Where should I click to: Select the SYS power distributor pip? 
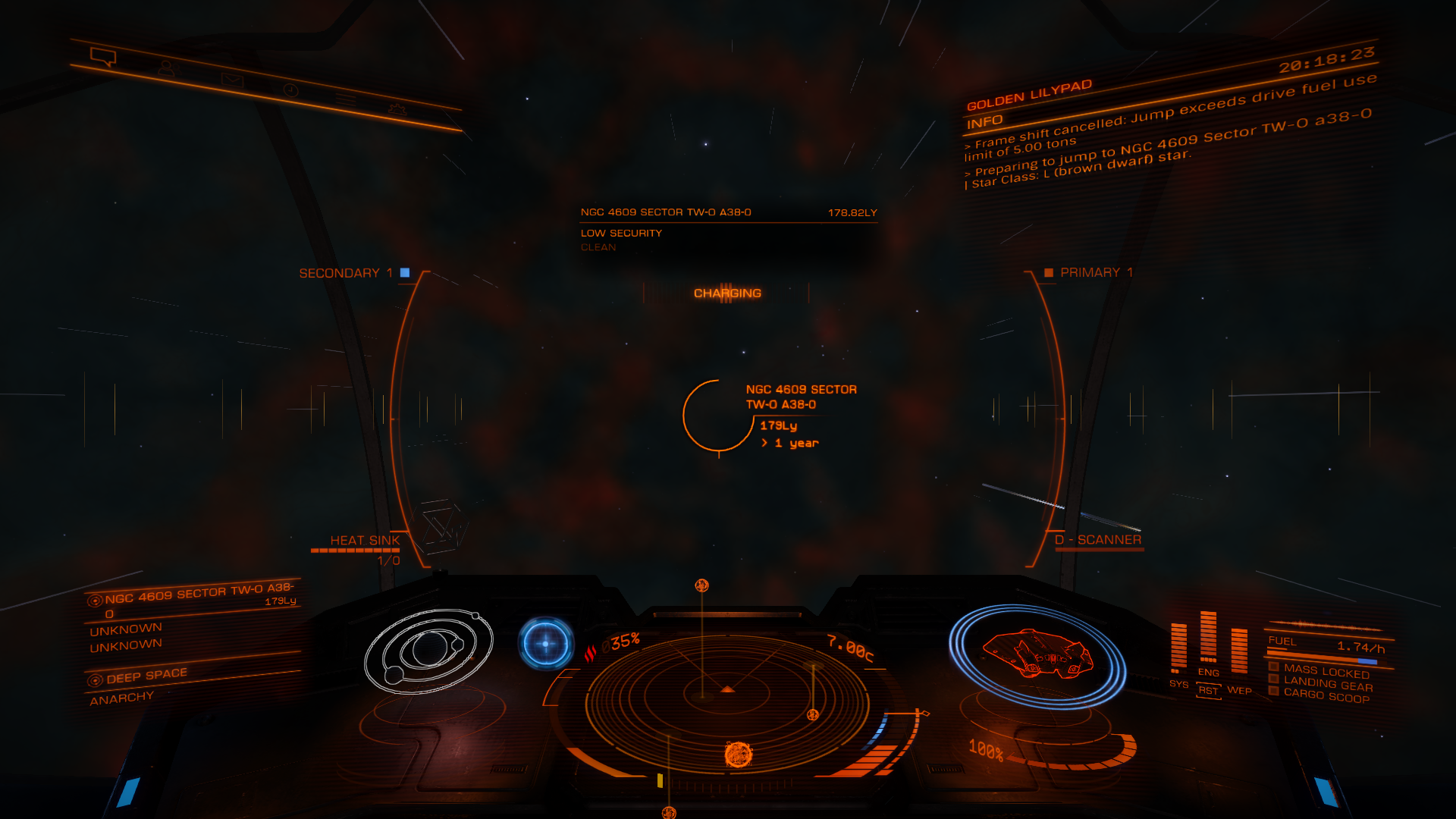click(1178, 684)
